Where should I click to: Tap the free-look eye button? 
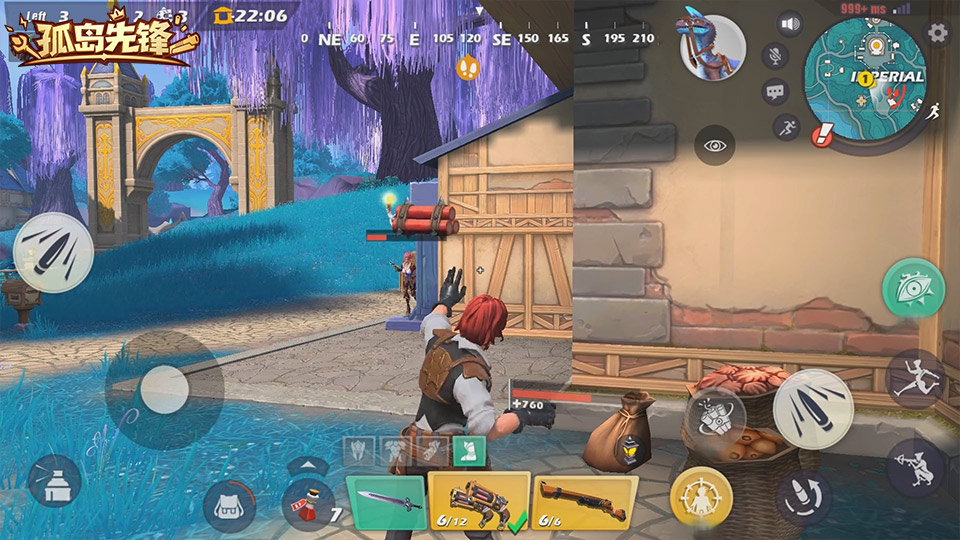click(715, 146)
